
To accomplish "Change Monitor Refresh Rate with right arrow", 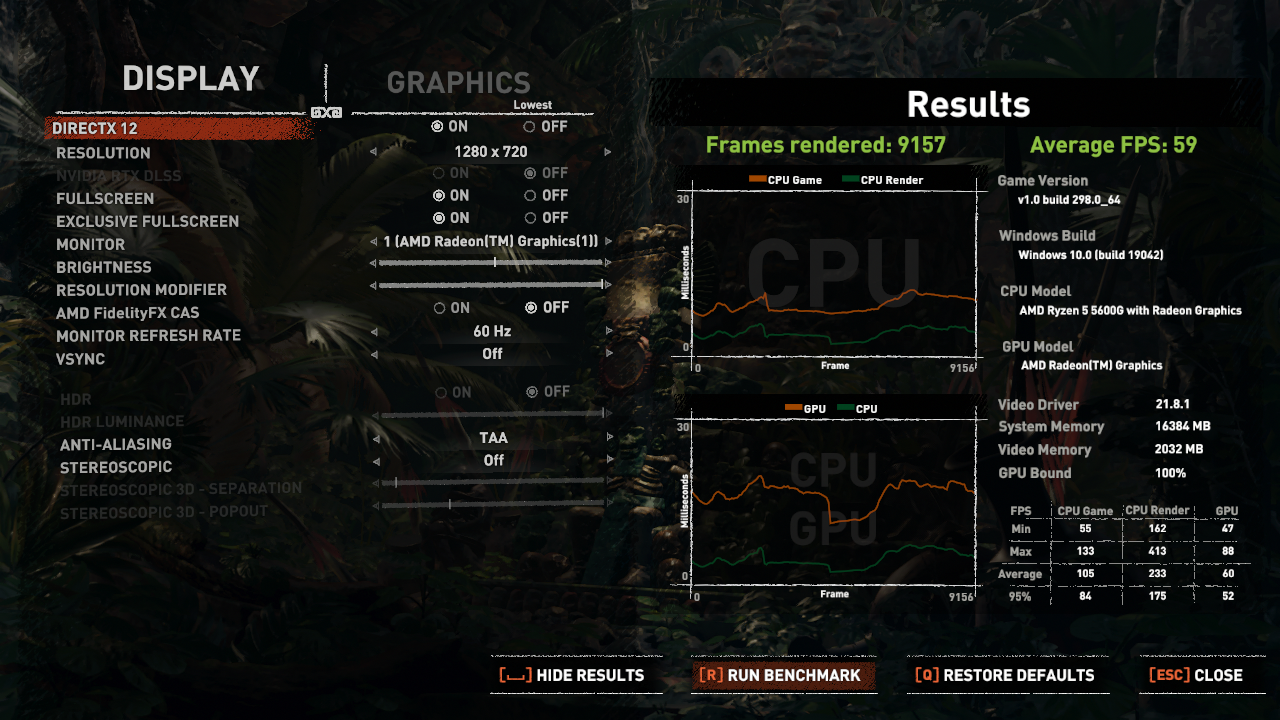I will 609,330.
